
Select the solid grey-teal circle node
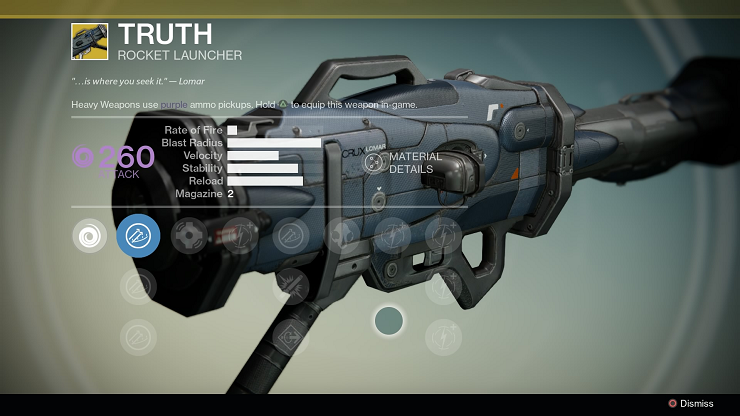(x=388, y=321)
